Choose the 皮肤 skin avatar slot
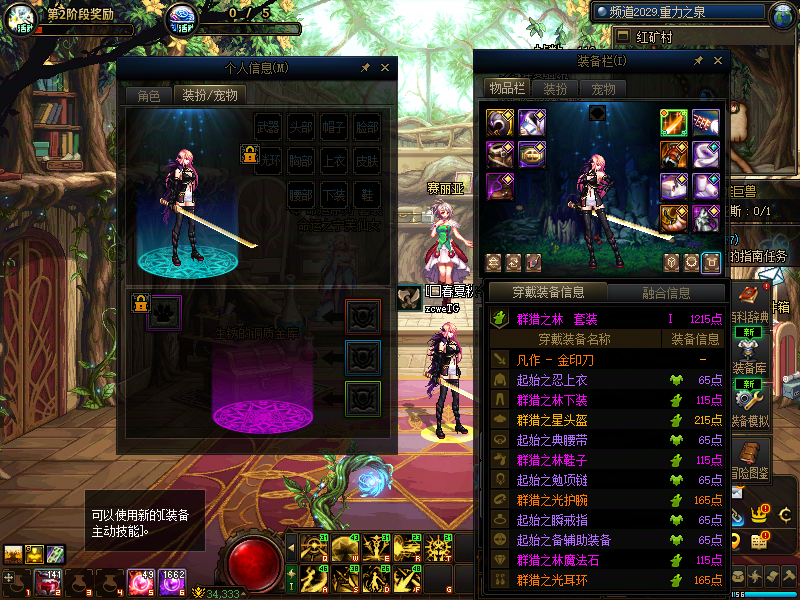Image resolution: width=800 pixels, height=600 pixels. point(367,160)
